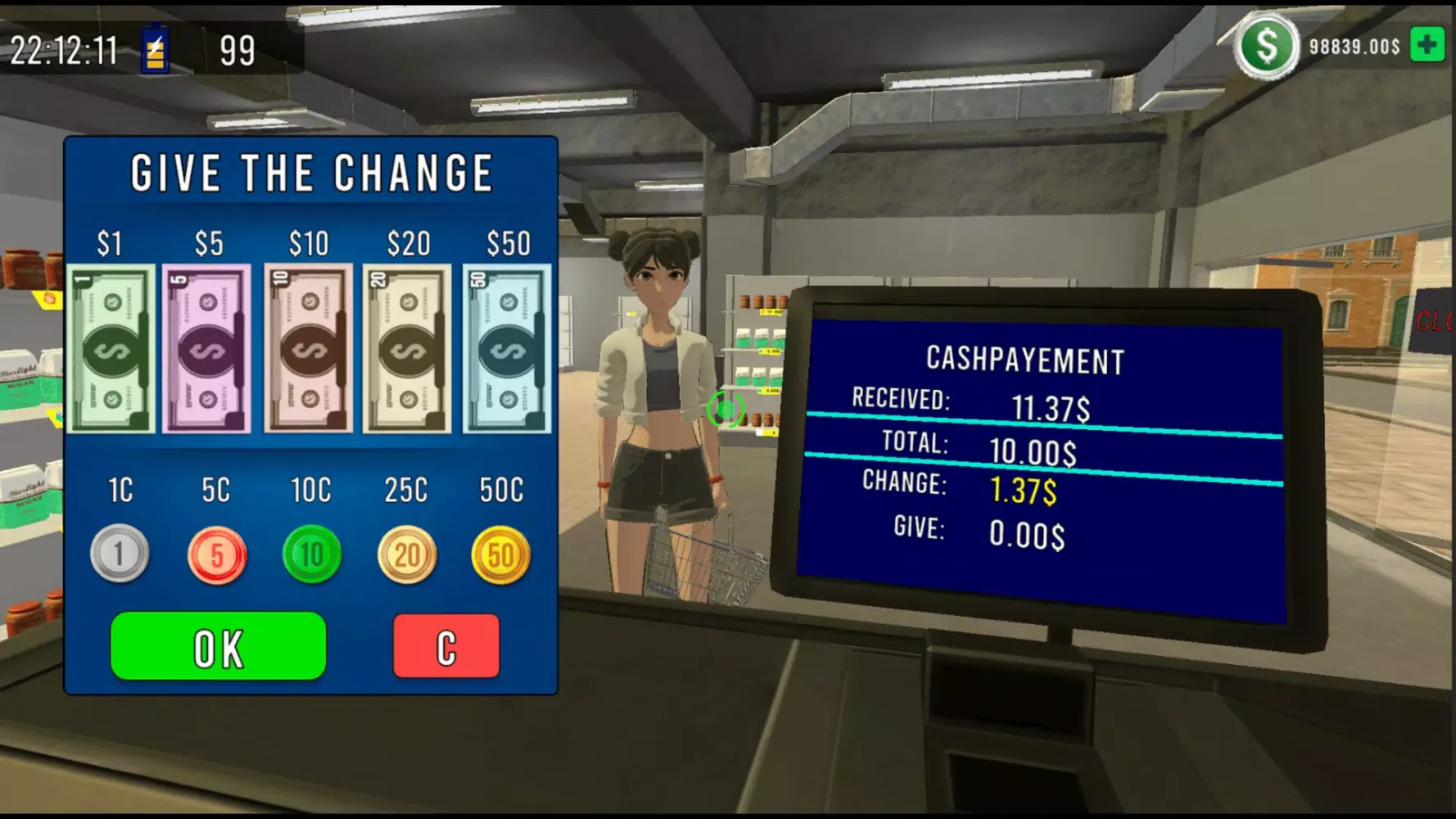Screen dimensions: 1456x819
Task: Choose the $50 blue bill
Action: click(506, 349)
